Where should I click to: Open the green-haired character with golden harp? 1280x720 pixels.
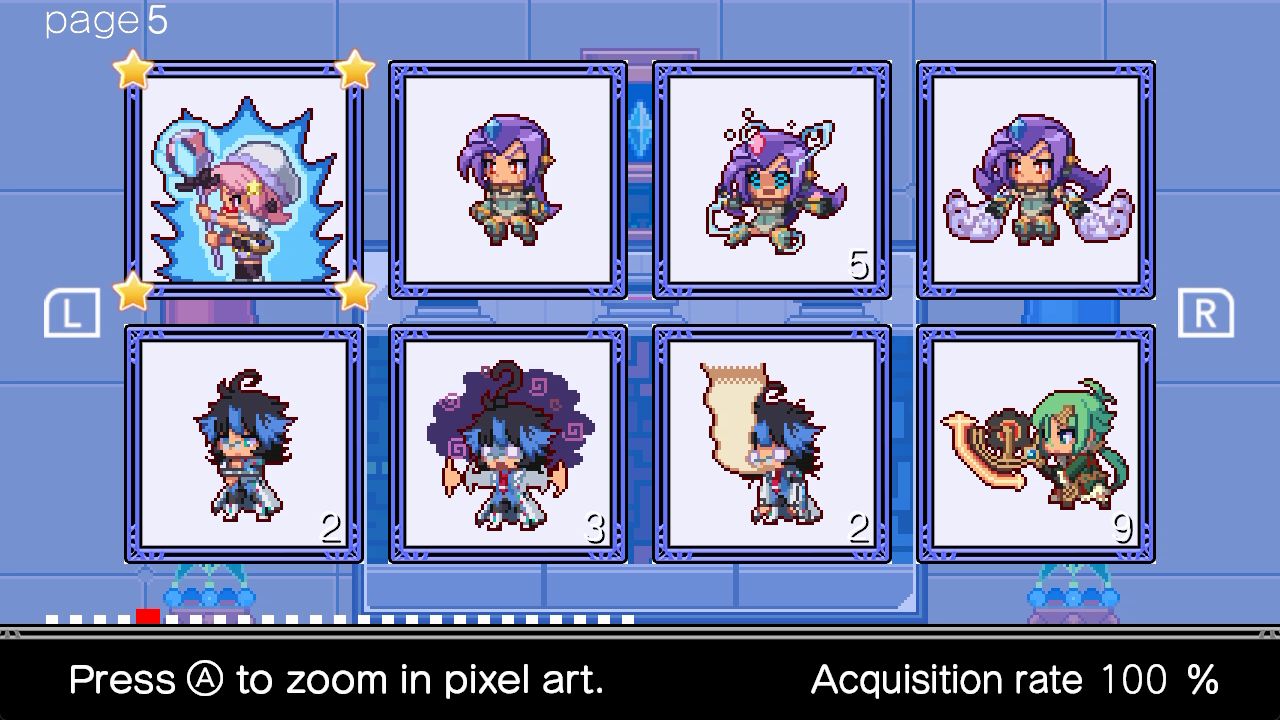(x=1036, y=445)
